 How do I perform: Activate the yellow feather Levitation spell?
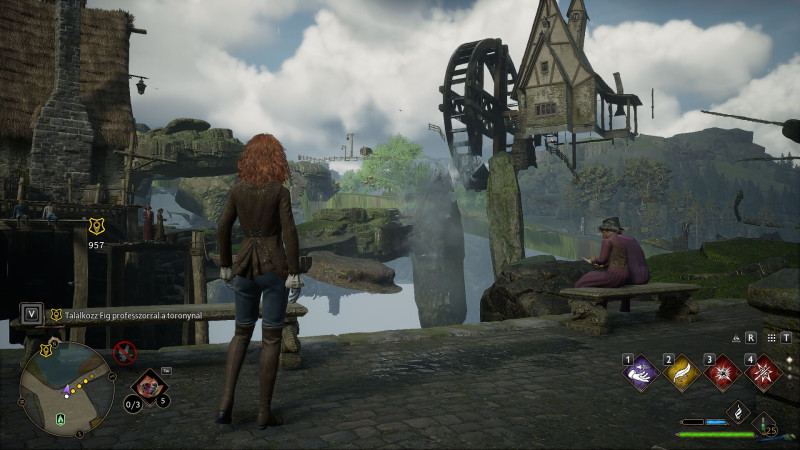tap(681, 374)
